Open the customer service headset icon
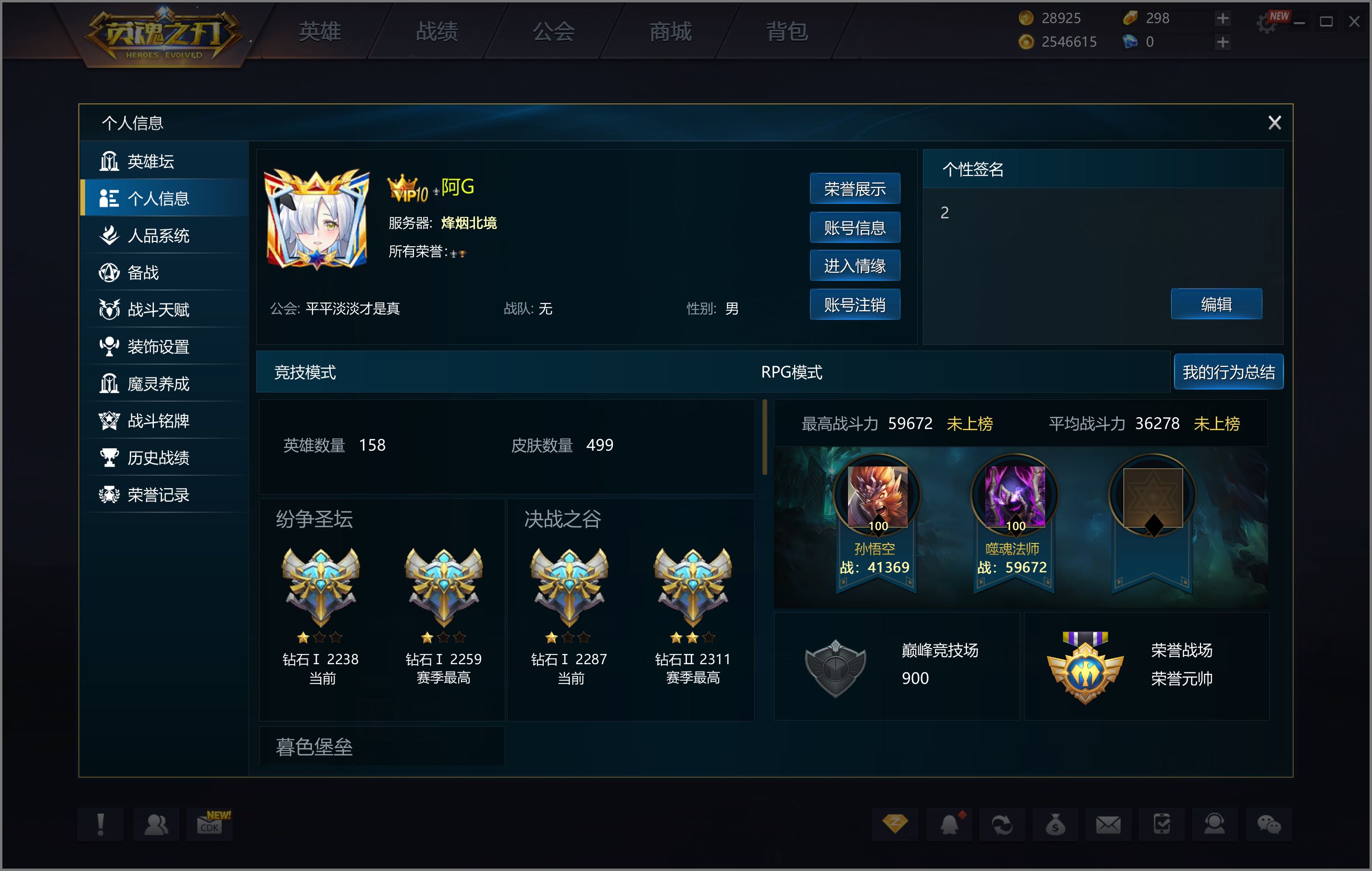The height and width of the screenshot is (871, 1372). [x=1214, y=825]
